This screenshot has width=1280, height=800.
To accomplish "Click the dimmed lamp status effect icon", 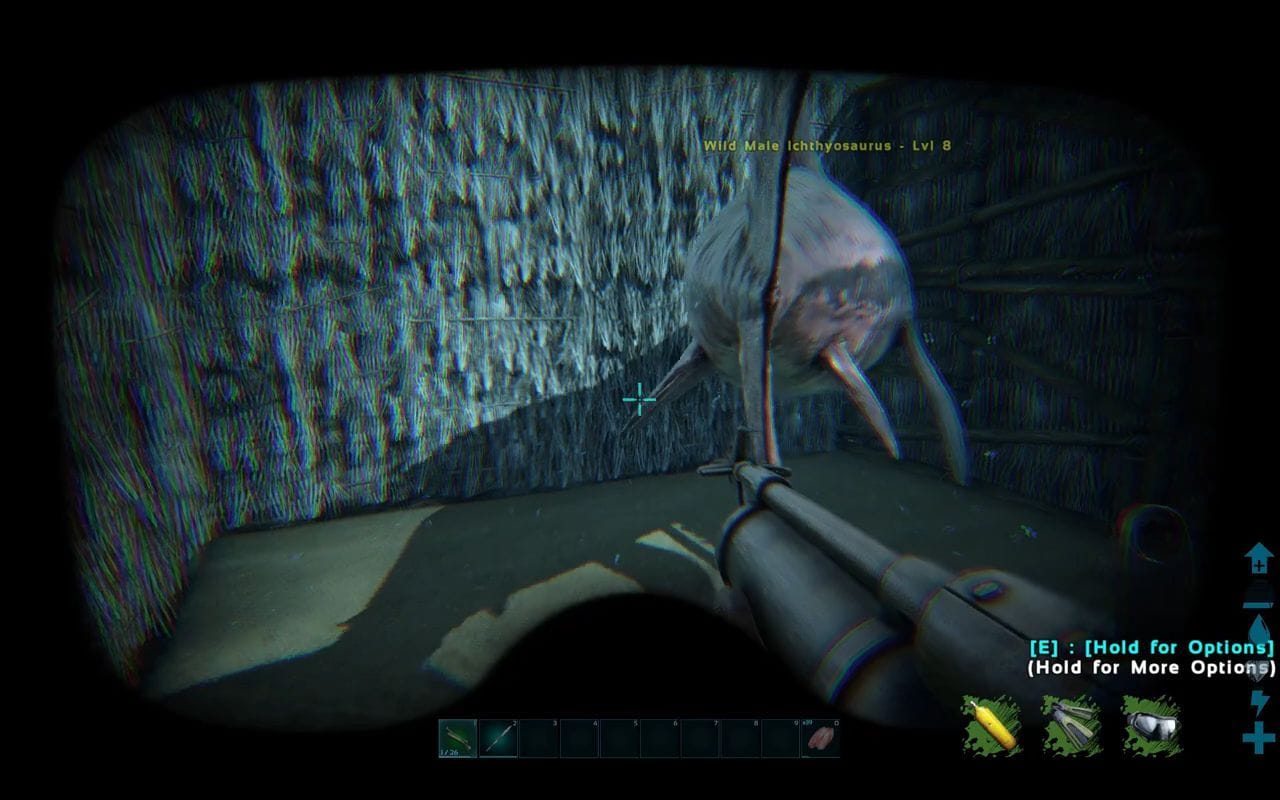I will (x=1259, y=593).
